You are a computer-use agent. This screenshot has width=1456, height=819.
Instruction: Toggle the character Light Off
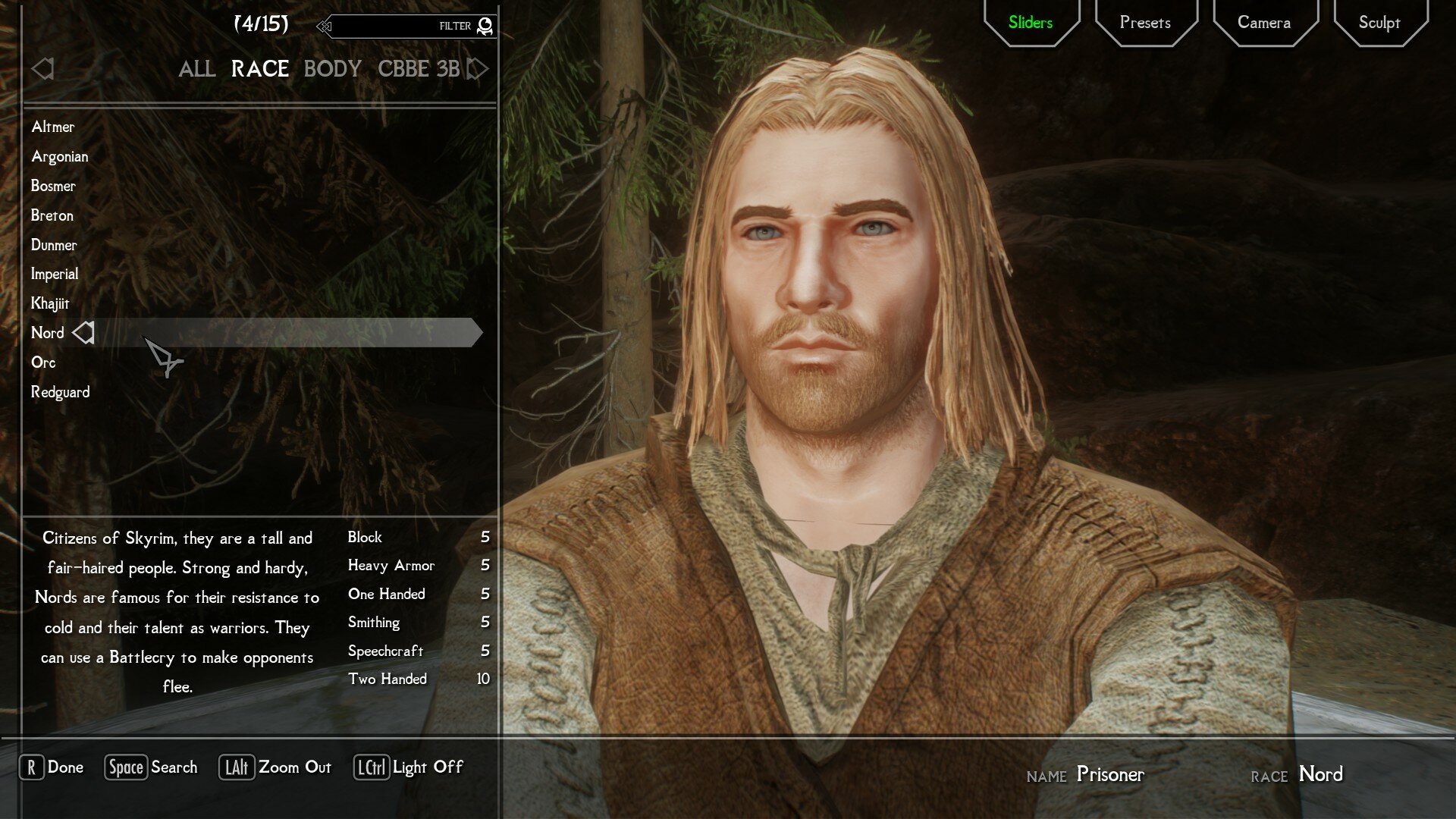click(x=427, y=767)
